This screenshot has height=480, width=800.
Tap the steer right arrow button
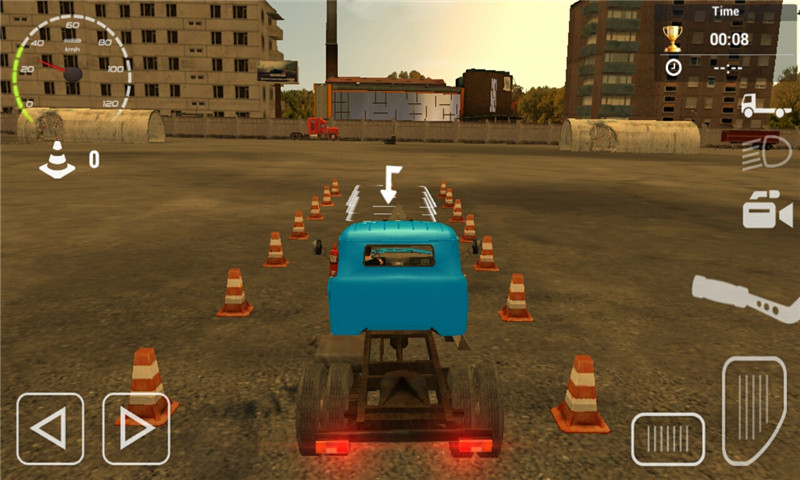(x=136, y=428)
